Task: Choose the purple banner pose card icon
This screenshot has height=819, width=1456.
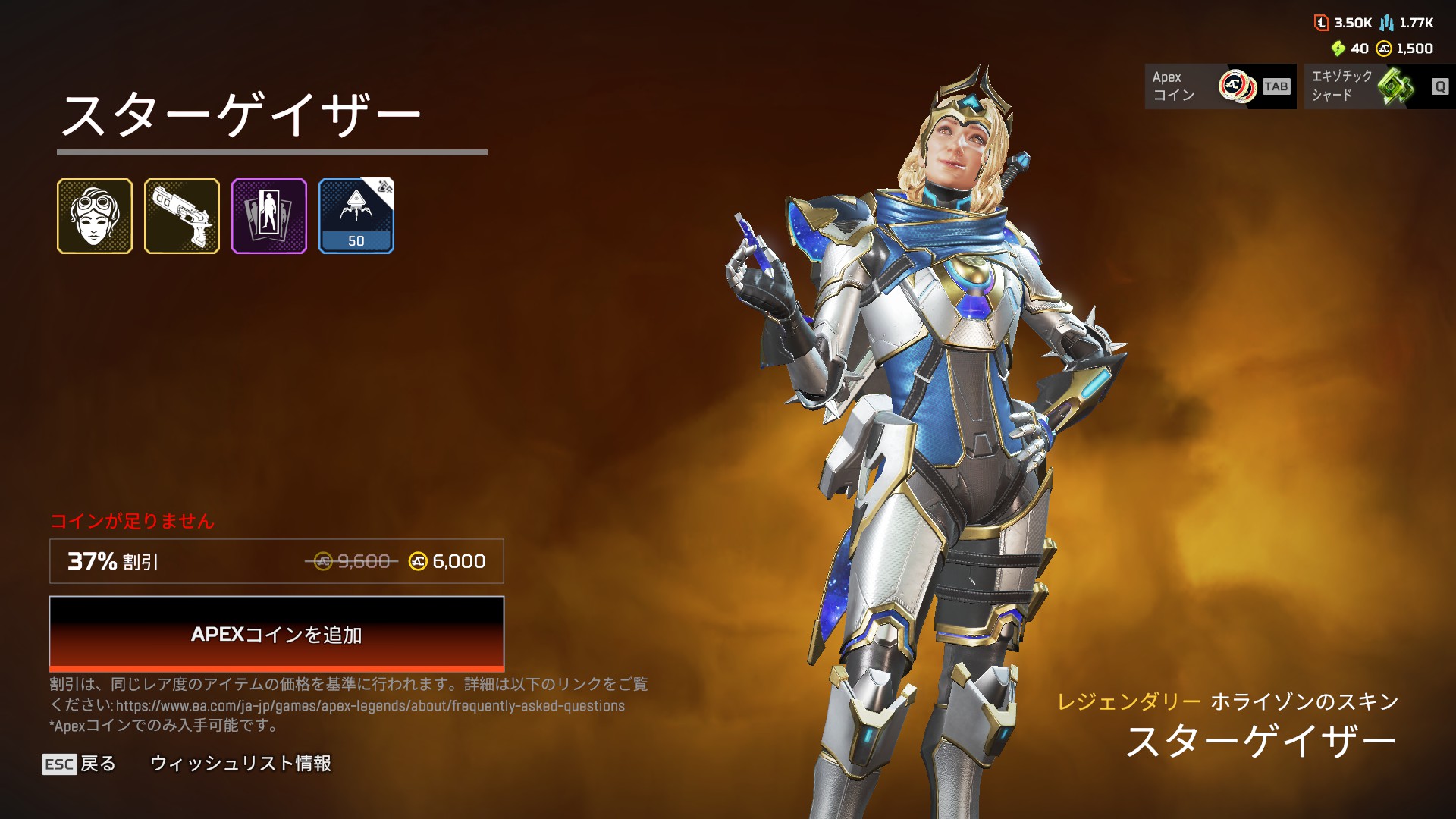Action: pyautogui.click(x=269, y=216)
